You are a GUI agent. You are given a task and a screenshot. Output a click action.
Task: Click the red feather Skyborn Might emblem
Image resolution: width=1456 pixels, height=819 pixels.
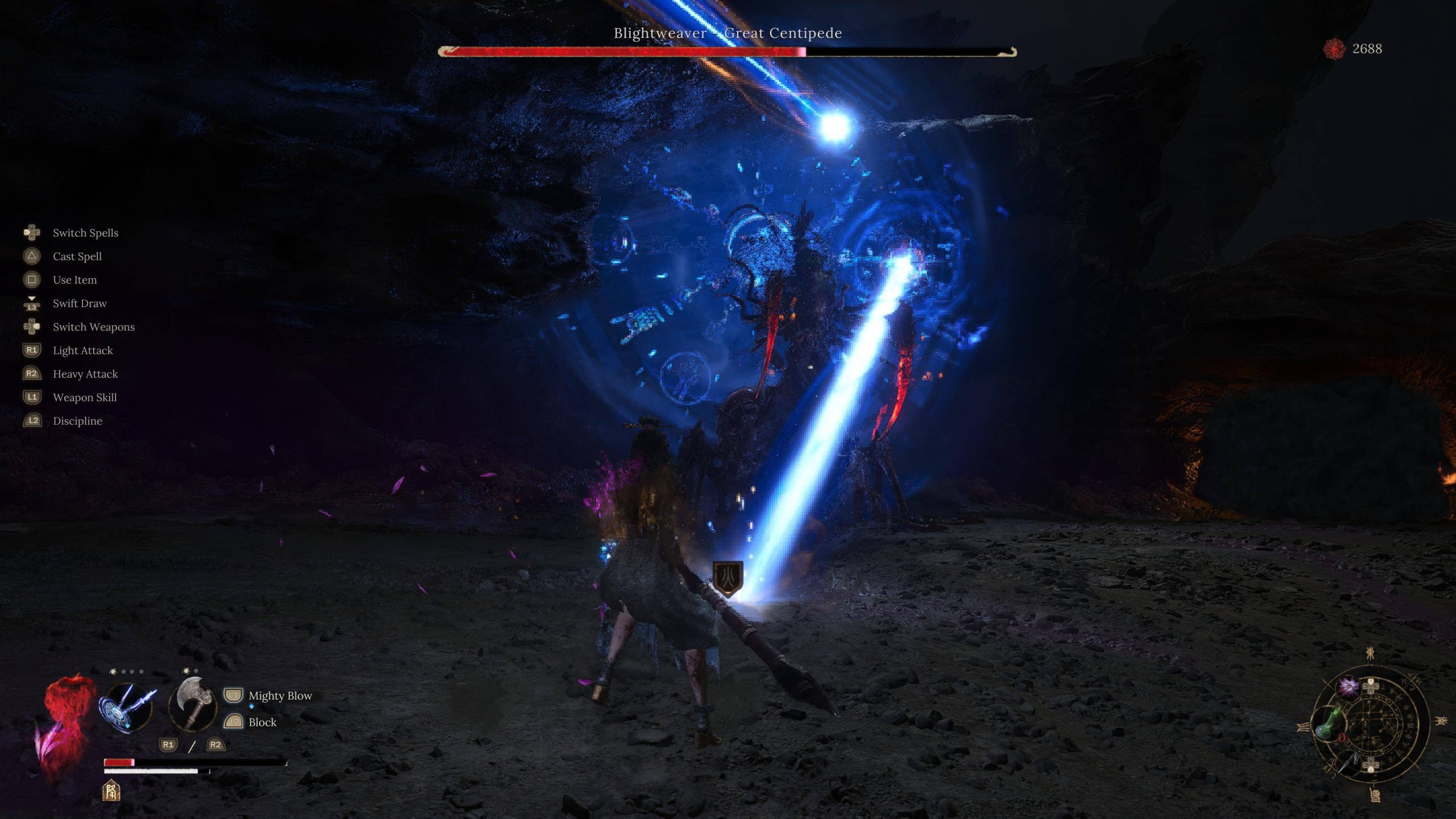(x=64, y=725)
